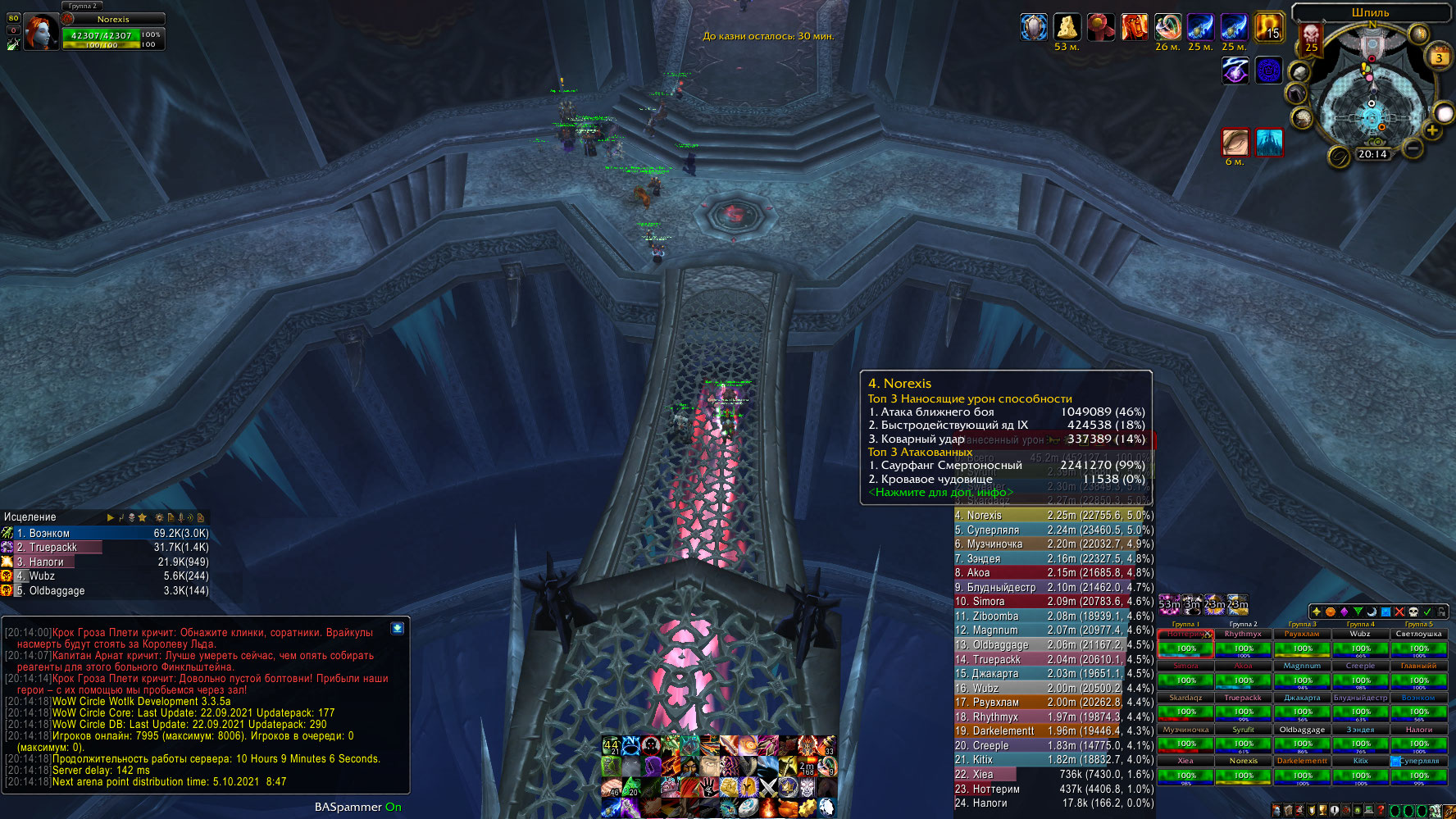Image resolution: width=1456 pixels, height=819 pixels.
Task: Toggle the BASpammer On label
Action: 357,807
